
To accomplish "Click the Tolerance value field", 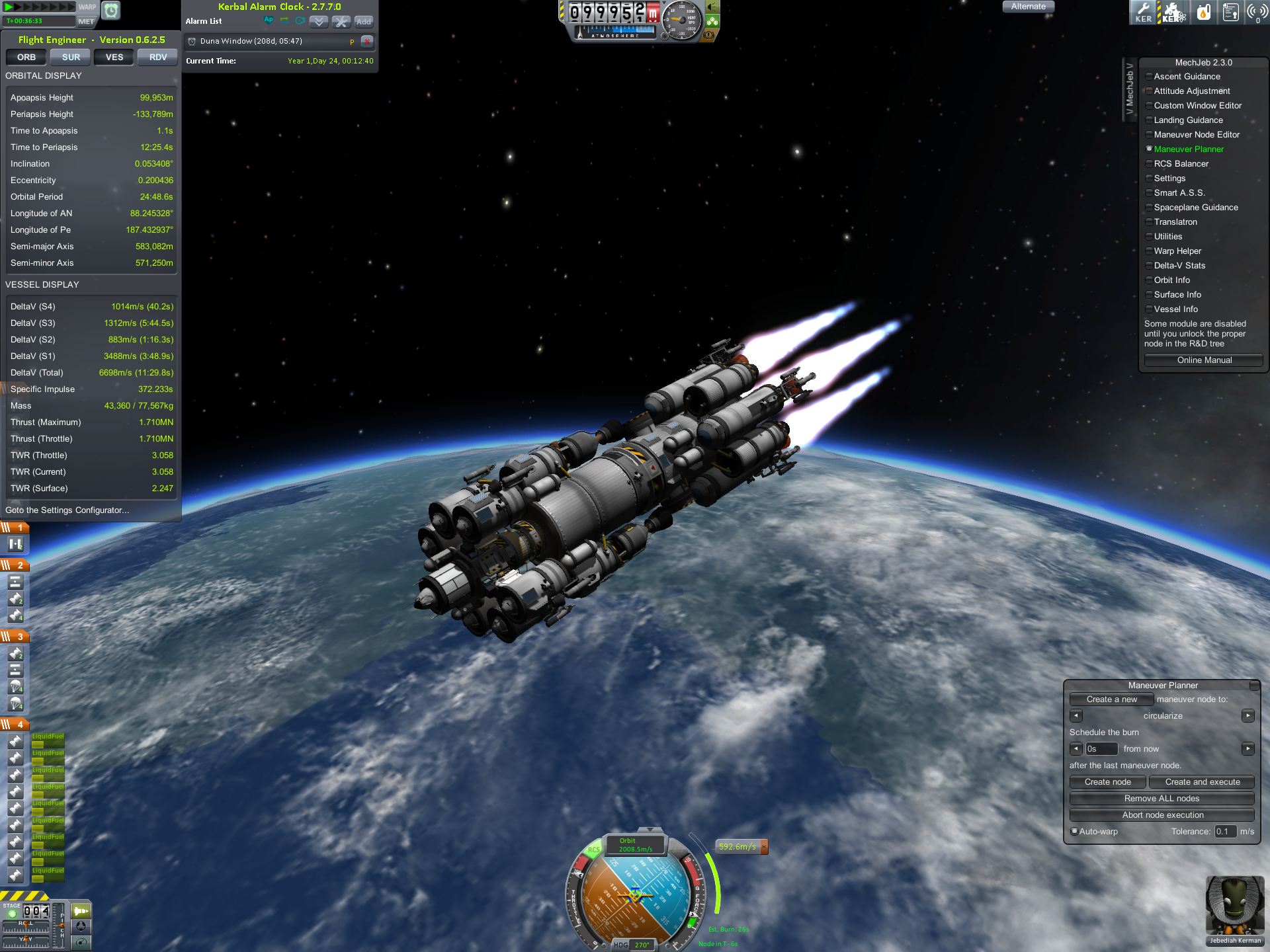I will tap(1224, 832).
